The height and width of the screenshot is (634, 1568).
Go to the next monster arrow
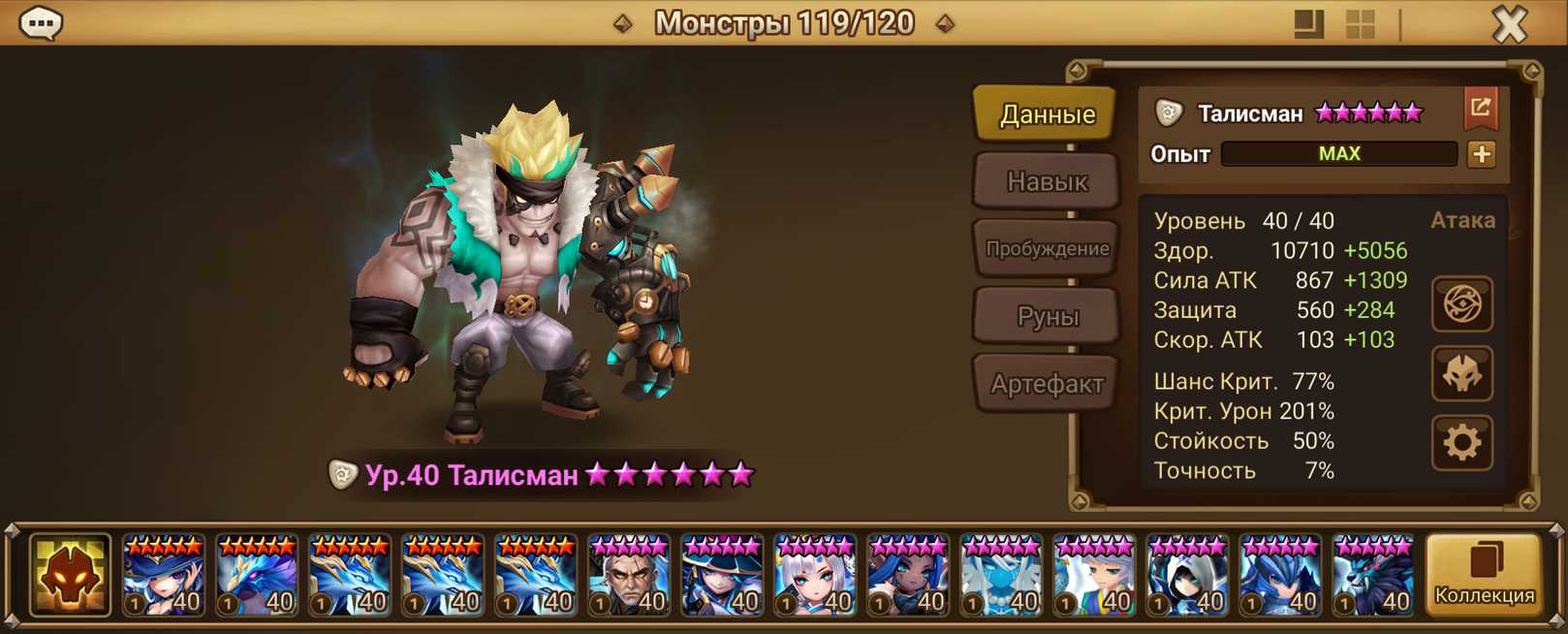(945, 23)
